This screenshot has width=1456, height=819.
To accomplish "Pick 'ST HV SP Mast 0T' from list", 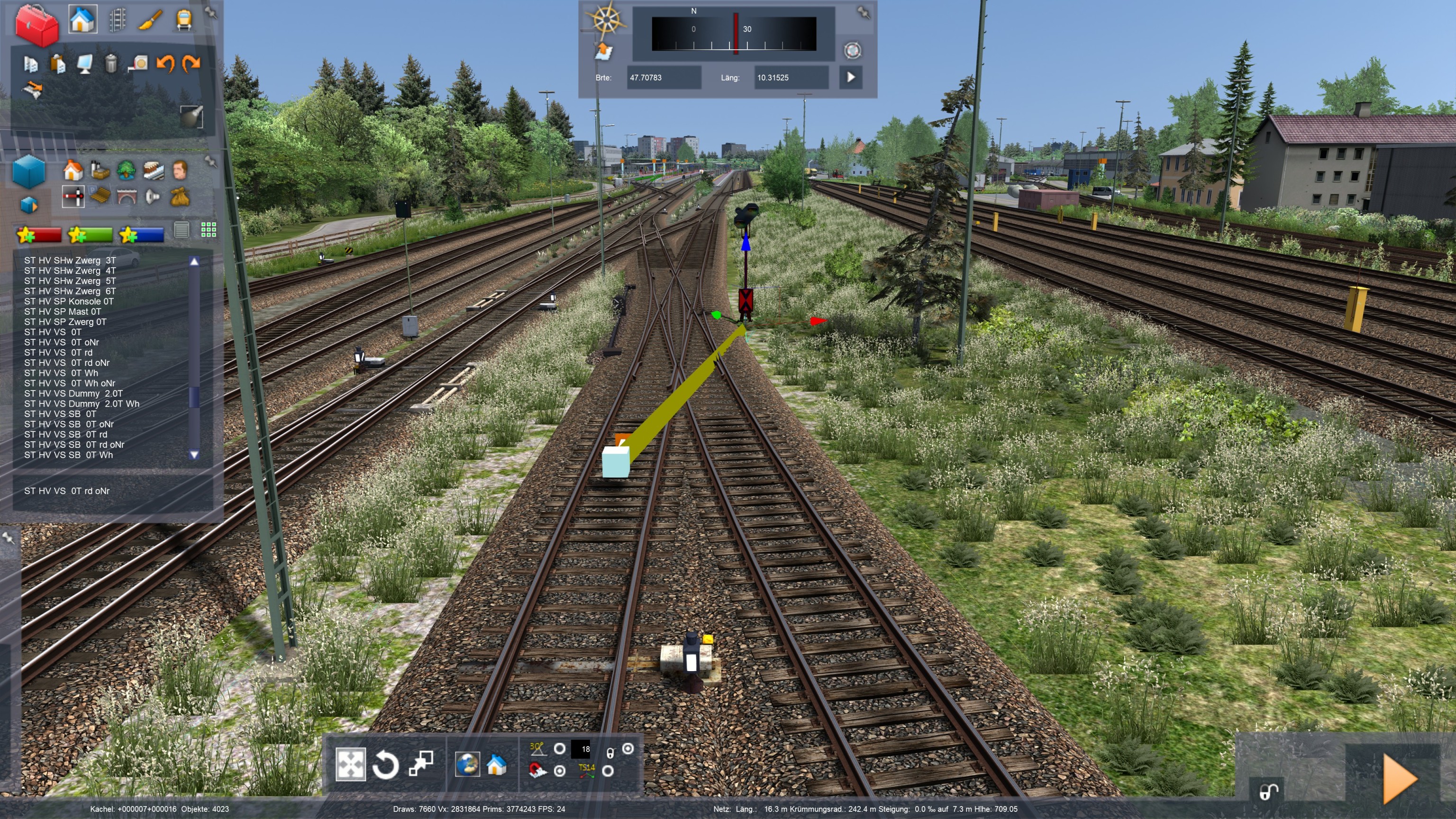I will click(63, 311).
